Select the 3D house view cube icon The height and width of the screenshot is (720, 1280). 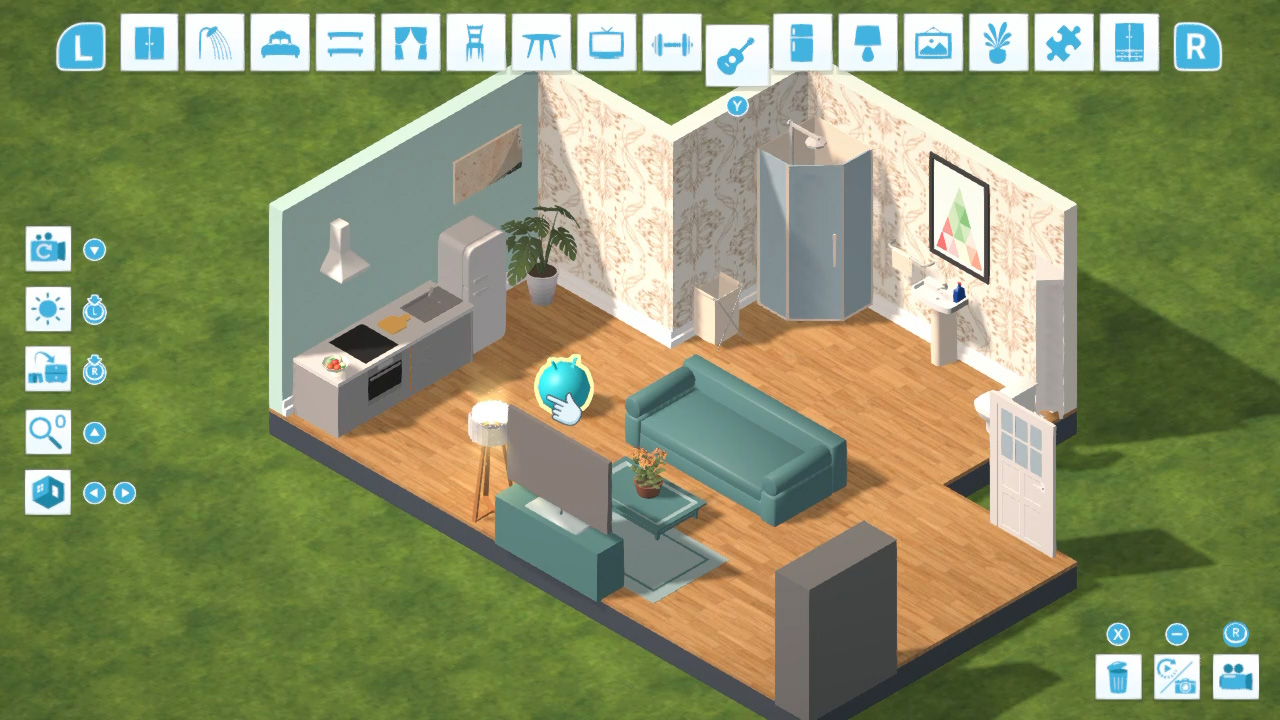point(48,492)
